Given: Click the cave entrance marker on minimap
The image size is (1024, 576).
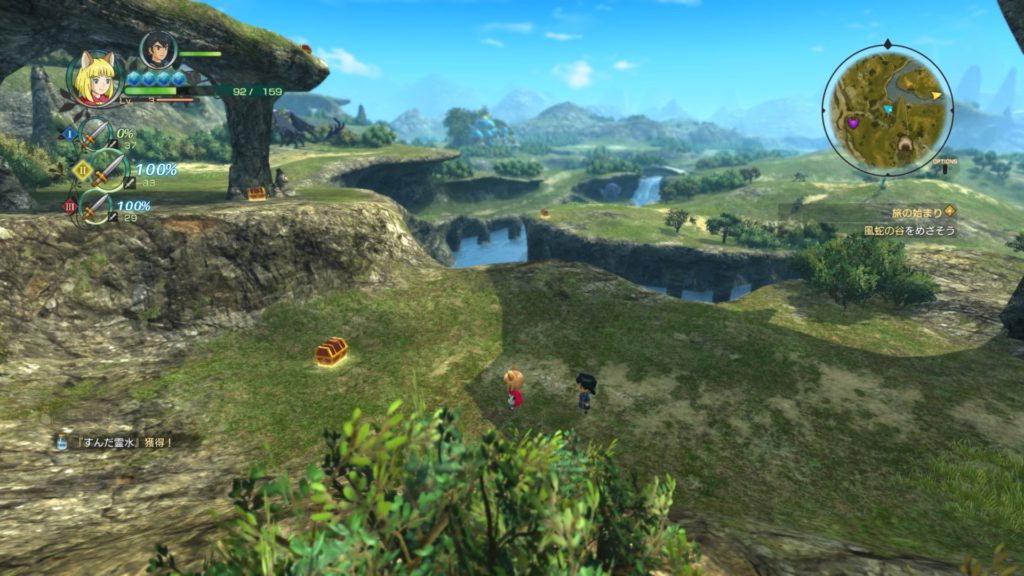Looking at the screenshot, I should 904,146.
